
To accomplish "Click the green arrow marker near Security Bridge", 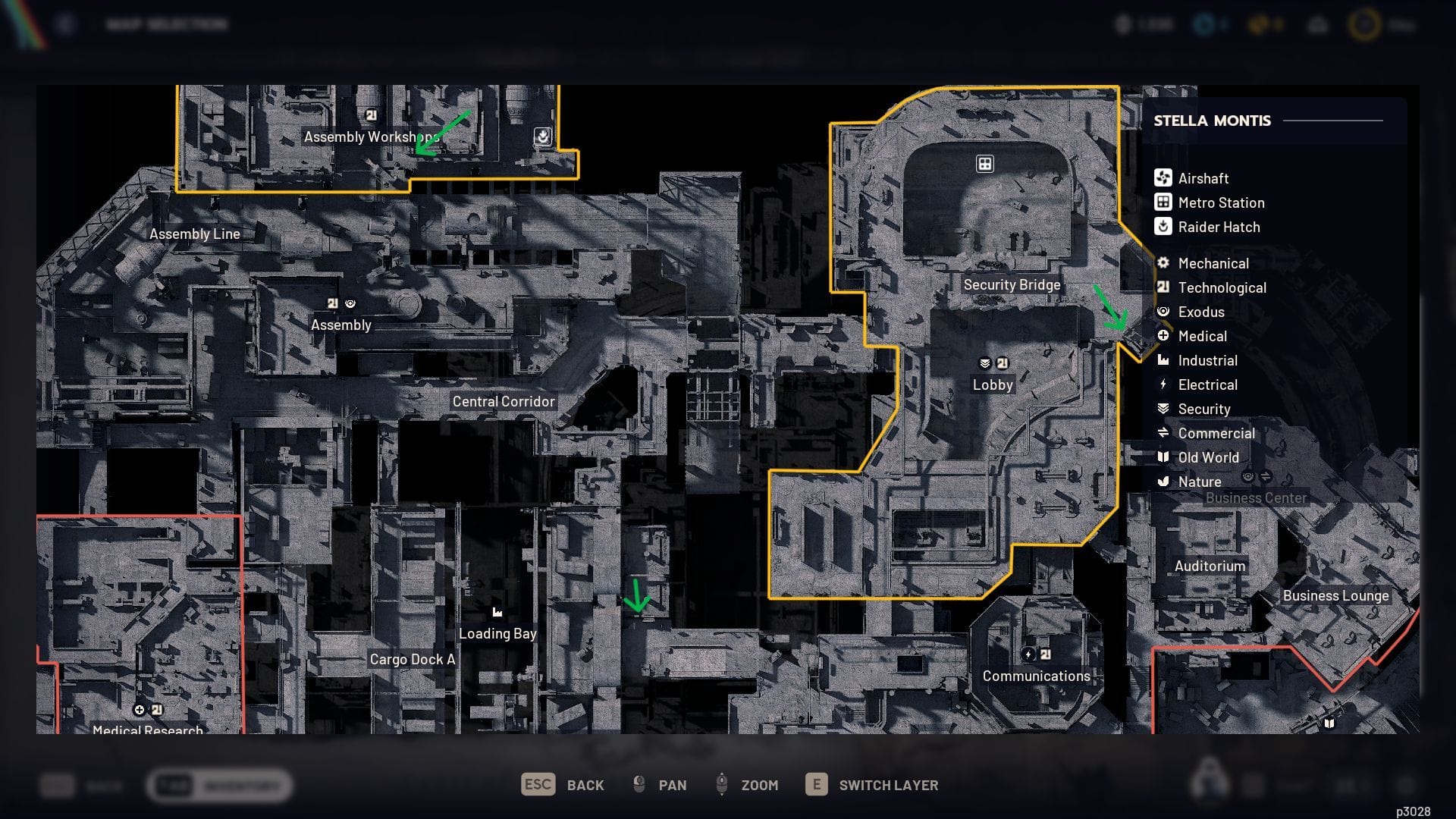I will (1109, 307).
